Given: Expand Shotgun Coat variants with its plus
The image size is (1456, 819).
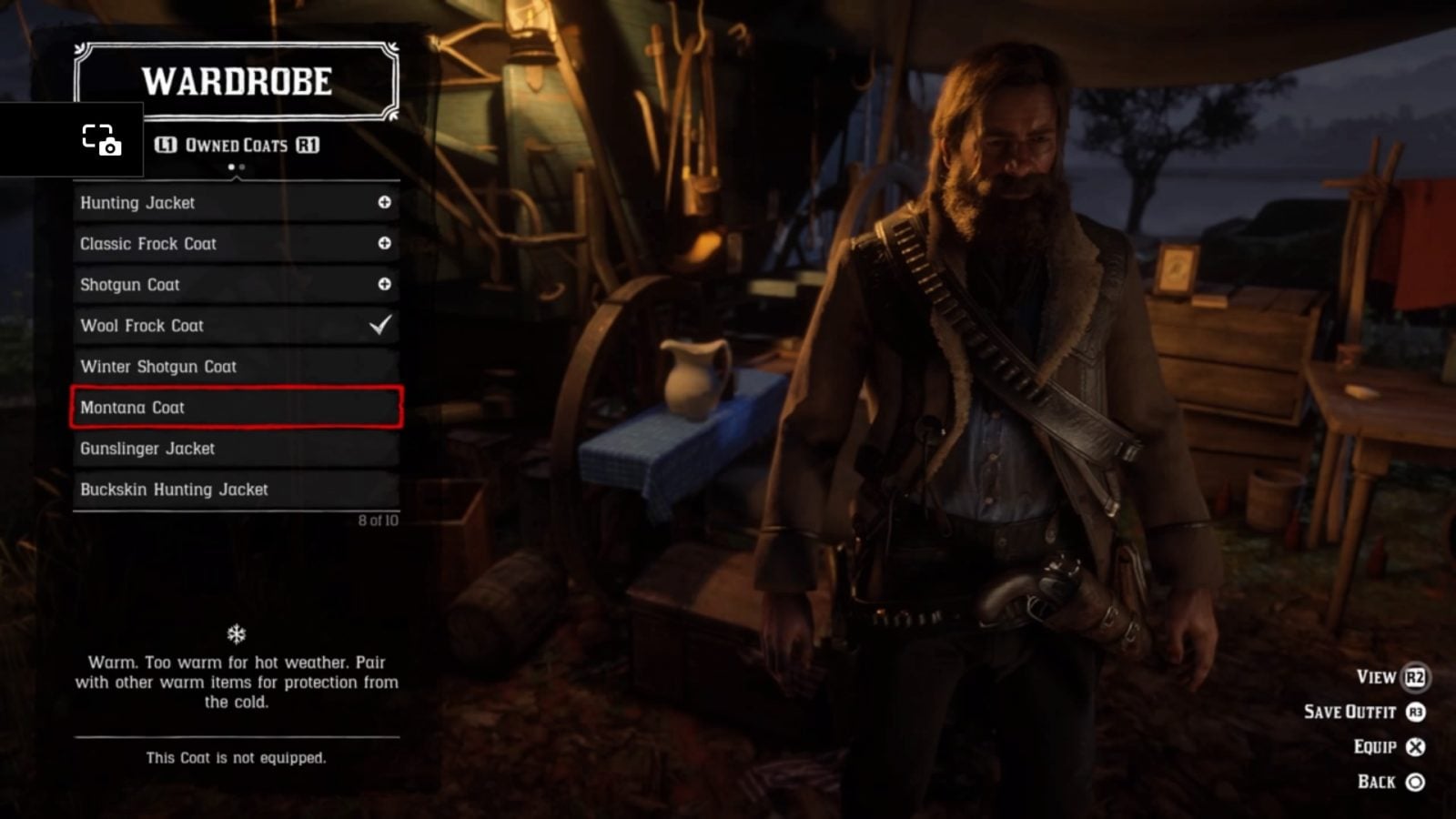Looking at the screenshot, I should click(x=385, y=284).
